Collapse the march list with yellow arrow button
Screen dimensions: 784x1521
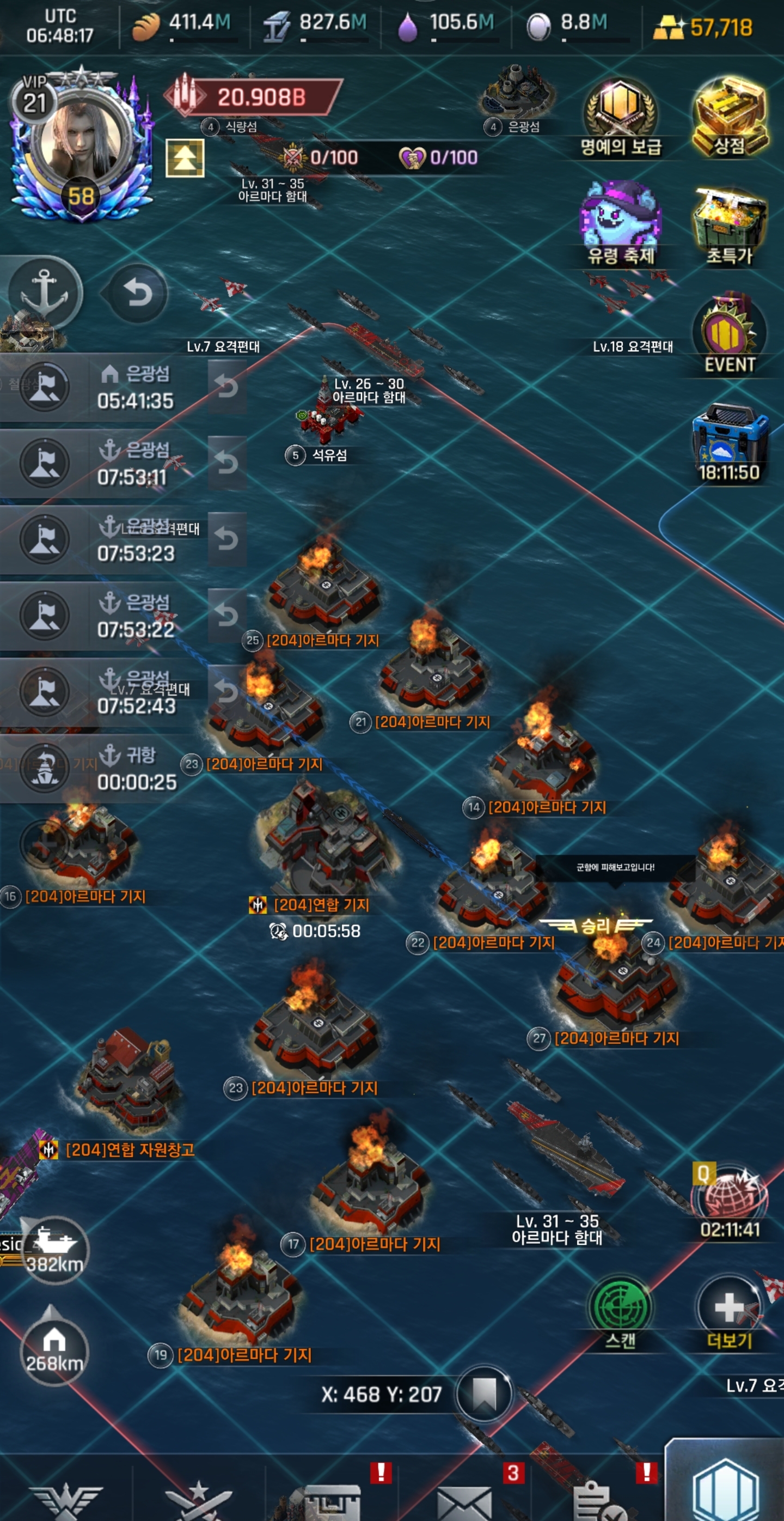point(185,158)
